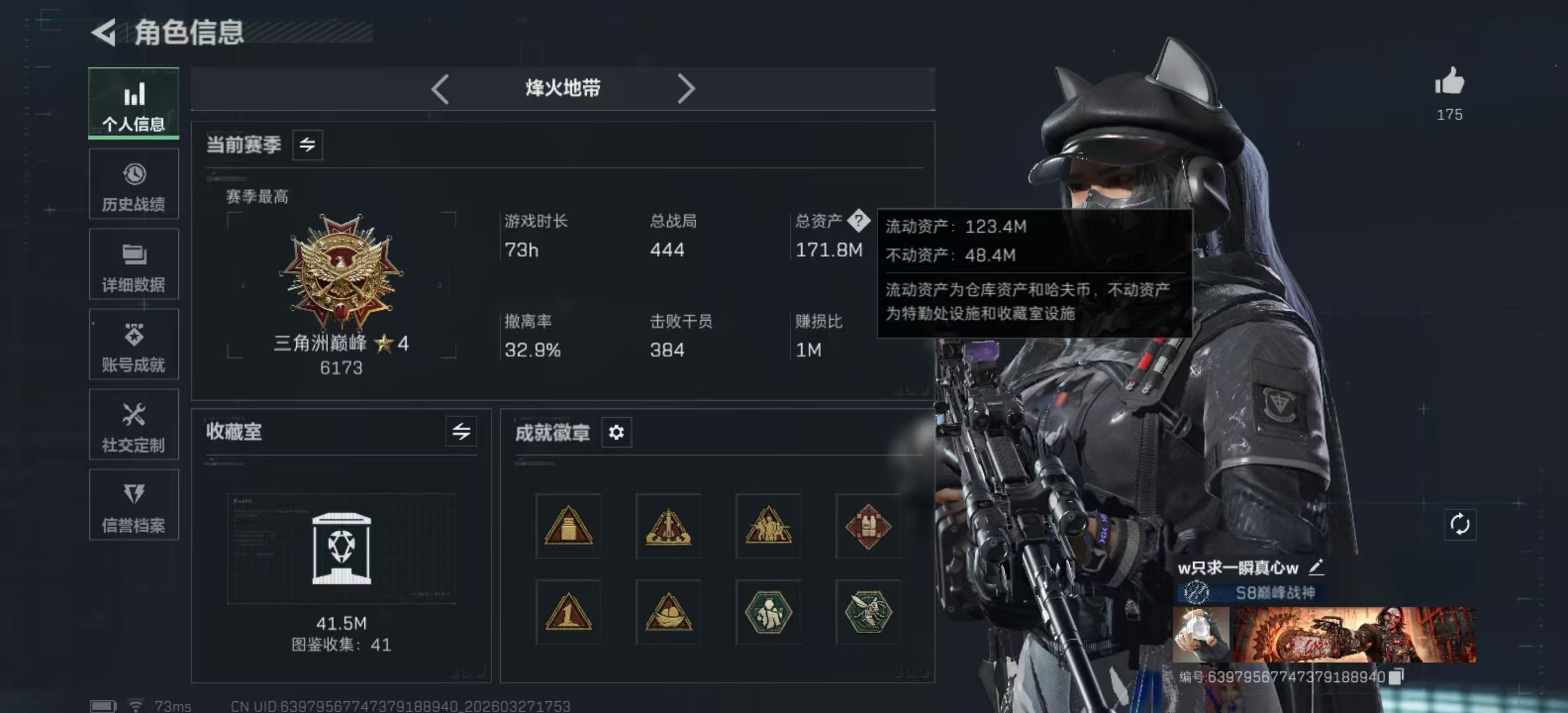Click the back arrow beside 角色信息
Screen dimensions: 1568x713
104,32
